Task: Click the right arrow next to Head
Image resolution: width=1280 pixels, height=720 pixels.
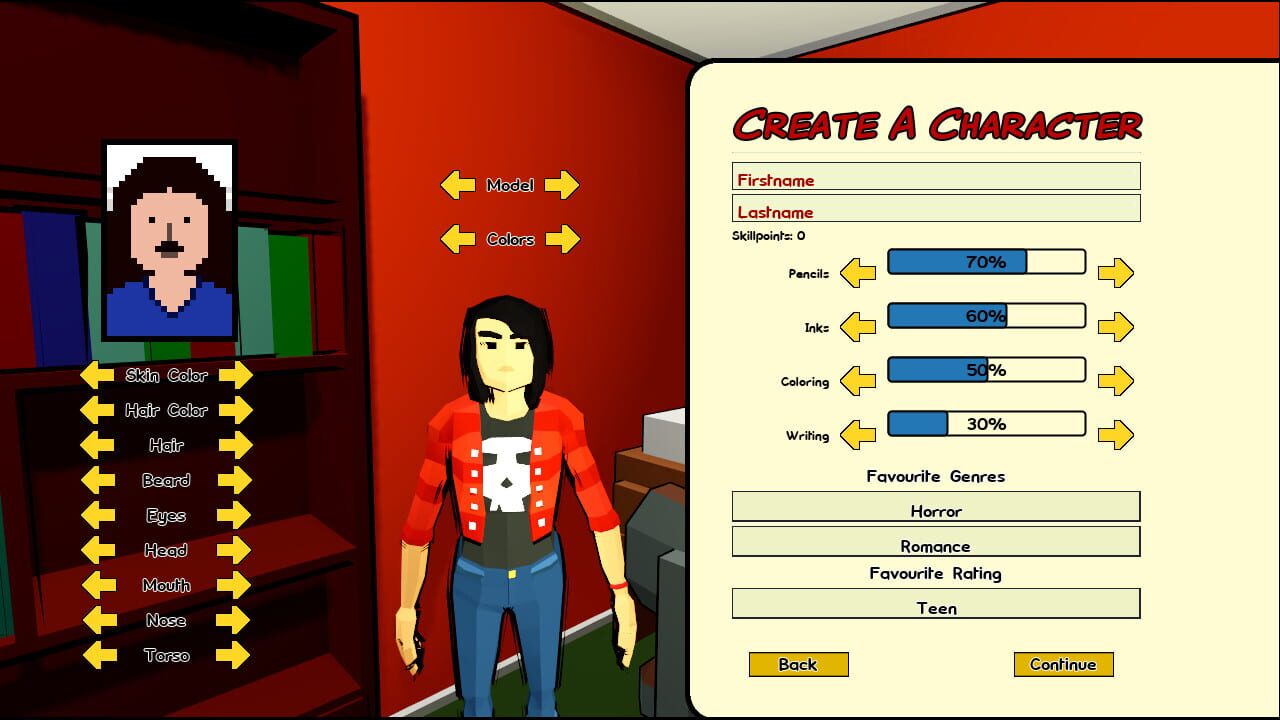Action: click(232, 550)
